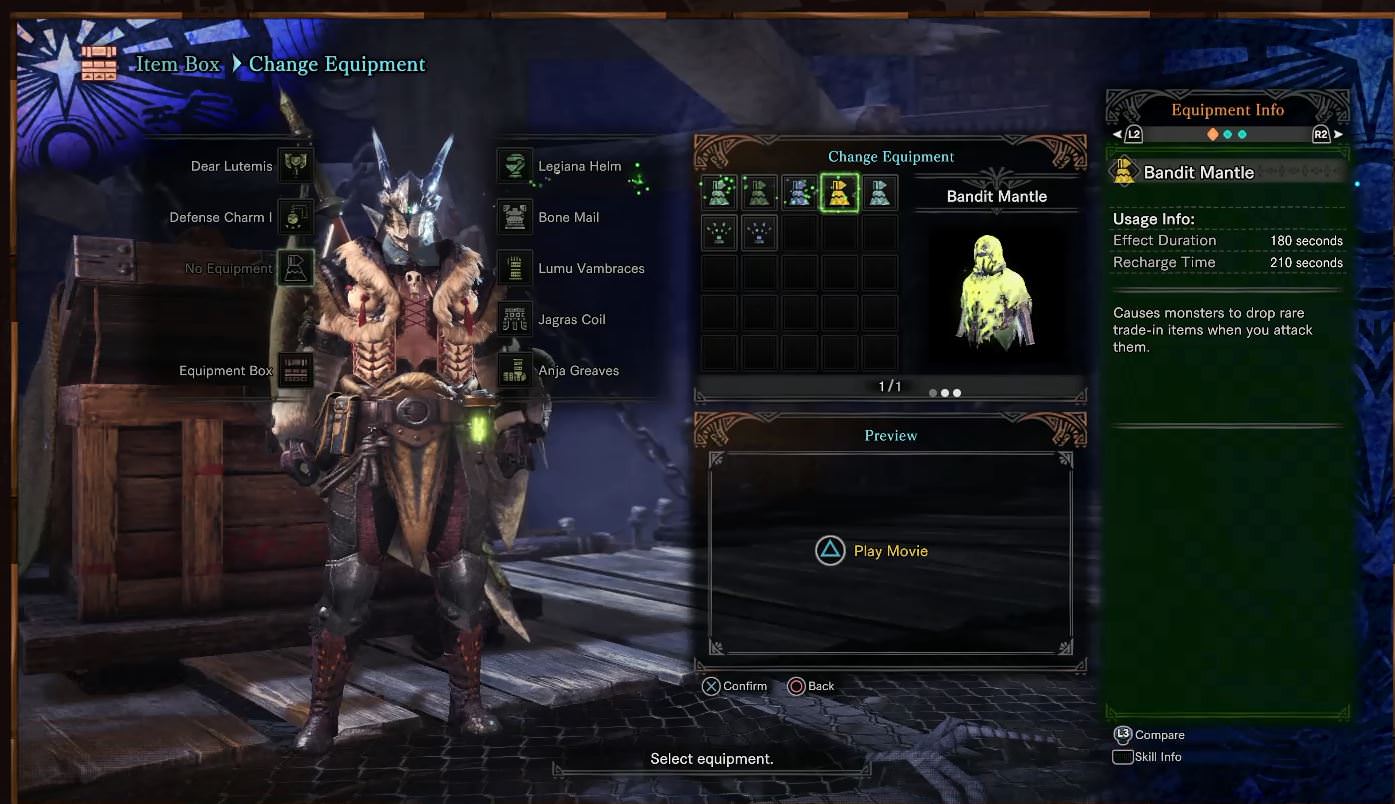Select the Dear Lutemis weapon slot
This screenshot has height=804, width=1395.
point(296,166)
